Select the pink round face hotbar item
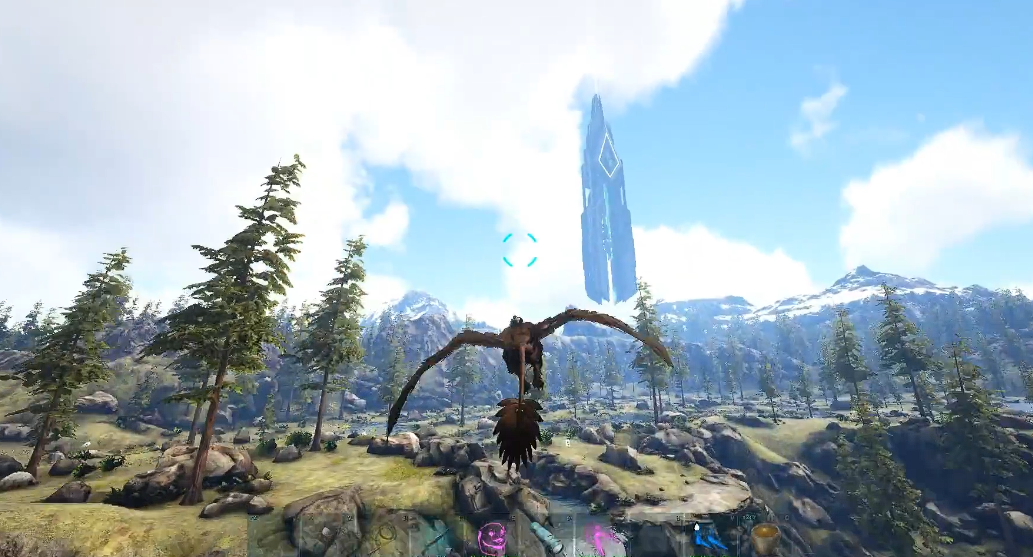The width and height of the screenshot is (1033, 557). (491, 539)
